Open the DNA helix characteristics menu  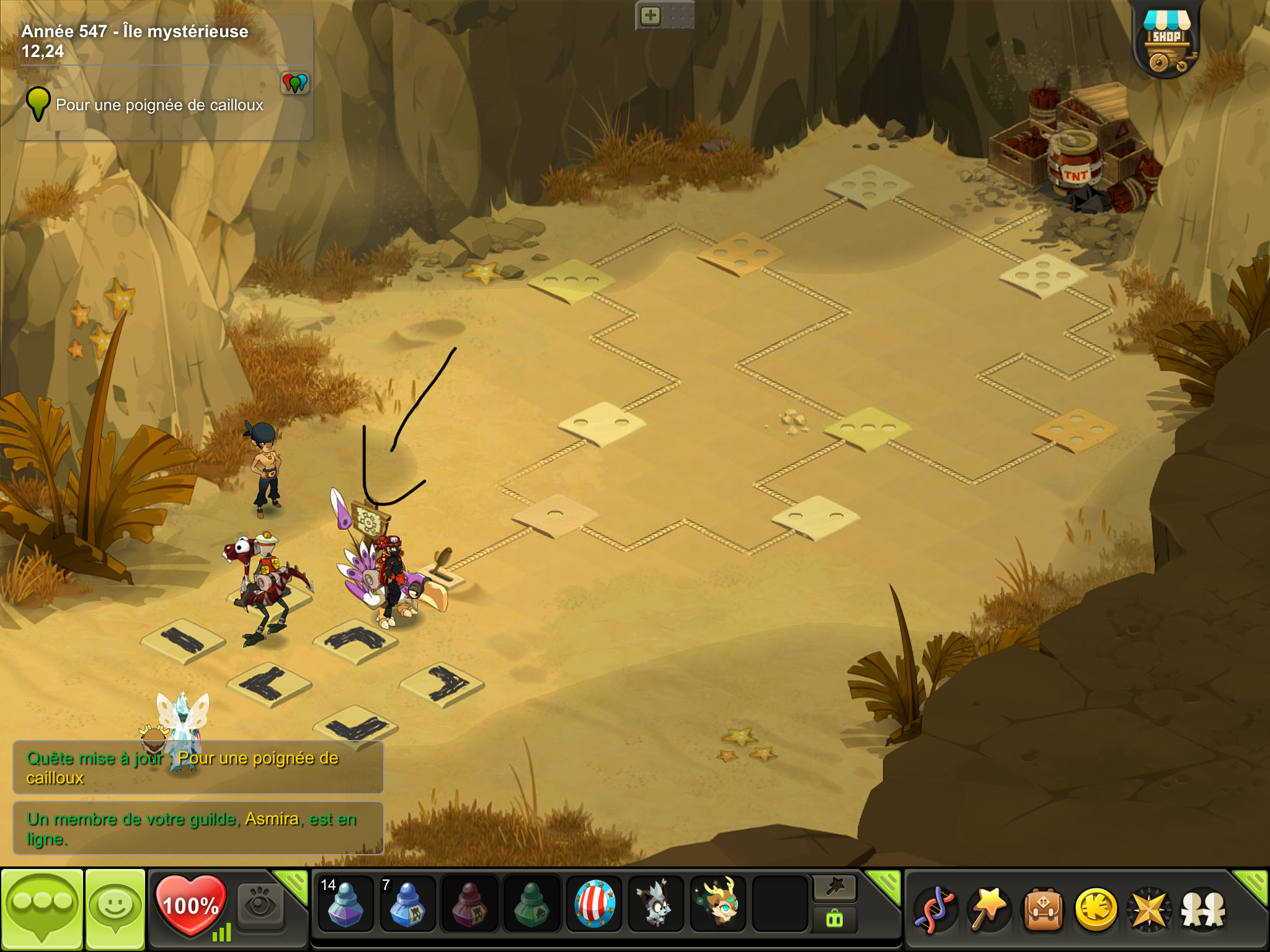935,909
